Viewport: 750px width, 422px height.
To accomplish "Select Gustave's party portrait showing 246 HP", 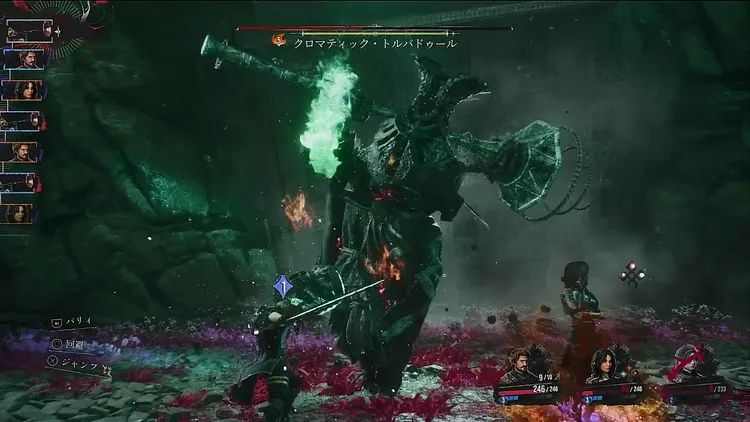I will tap(522, 366).
